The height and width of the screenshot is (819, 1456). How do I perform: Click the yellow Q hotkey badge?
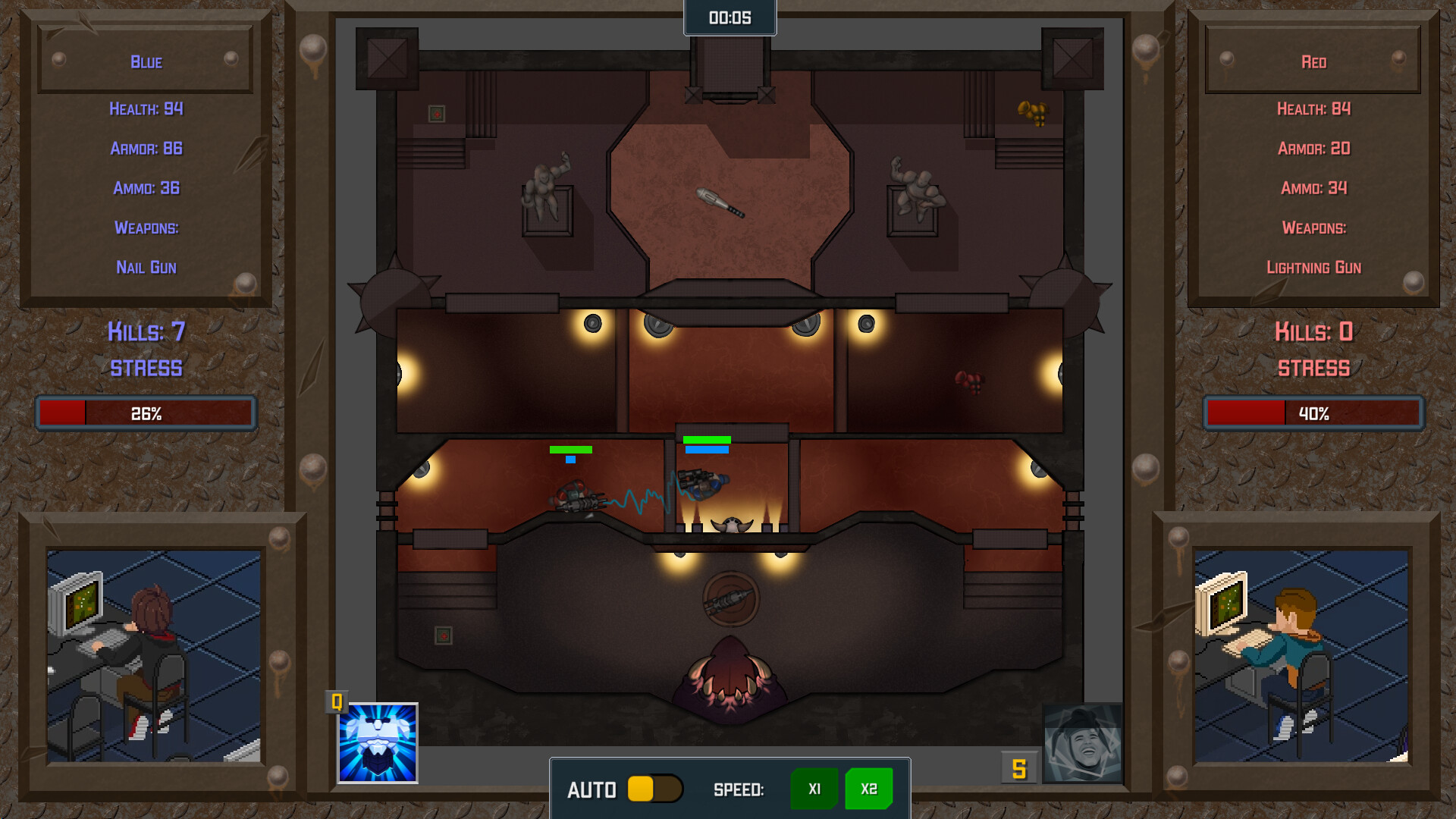[x=336, y=701]
